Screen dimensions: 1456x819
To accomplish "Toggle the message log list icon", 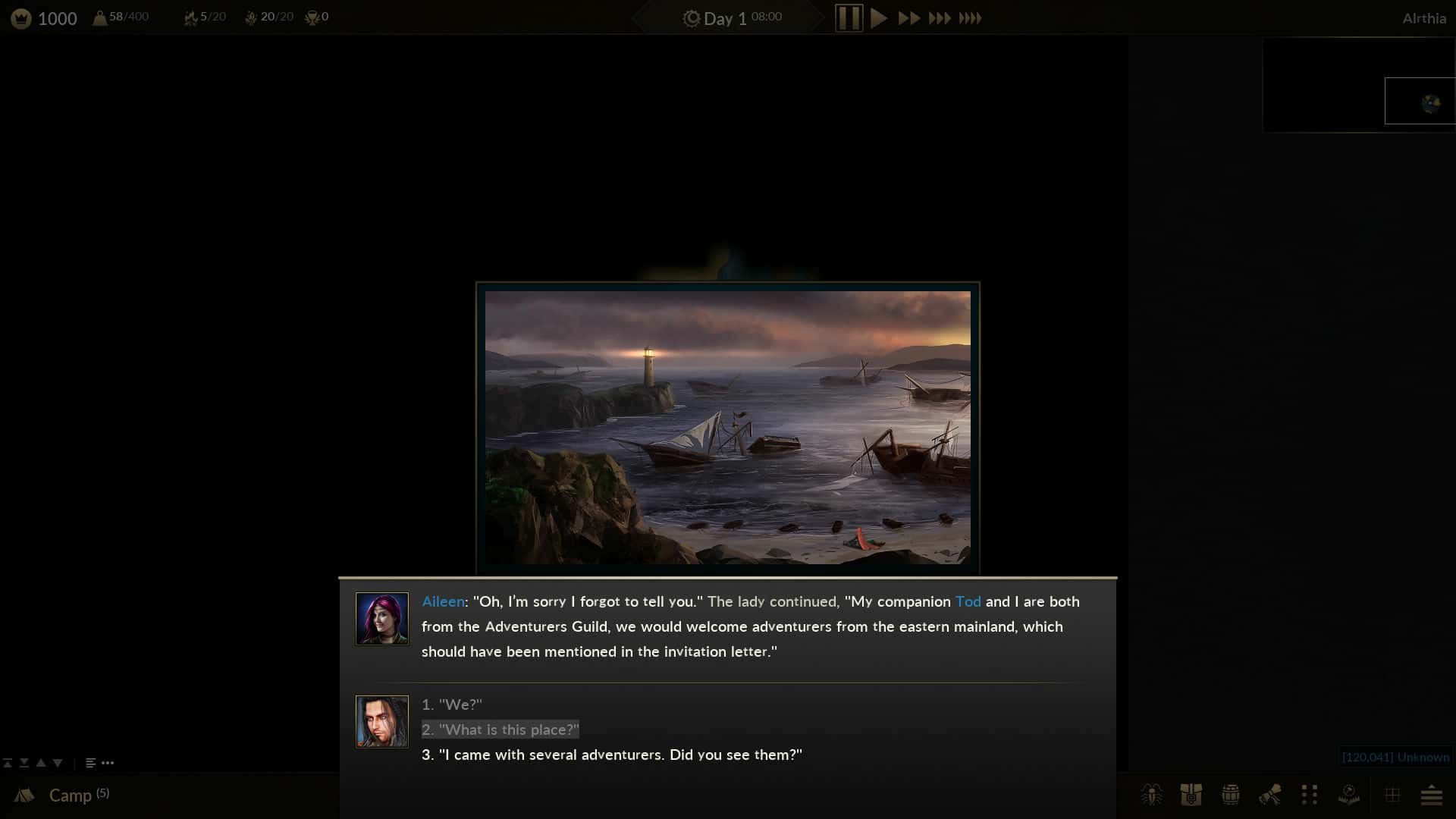I will [x=91, y=762].
